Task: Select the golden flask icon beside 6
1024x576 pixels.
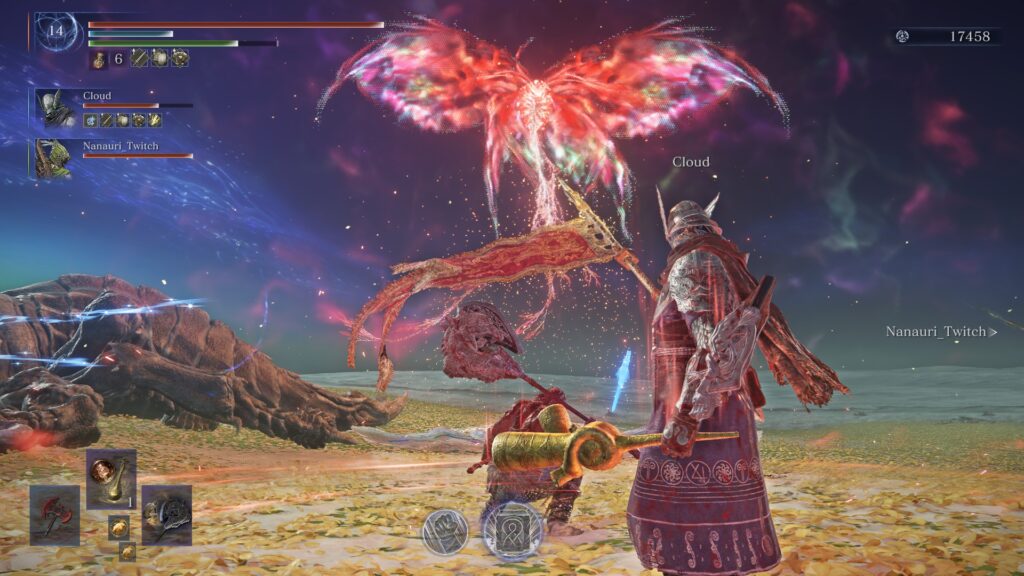Action: 100,59
